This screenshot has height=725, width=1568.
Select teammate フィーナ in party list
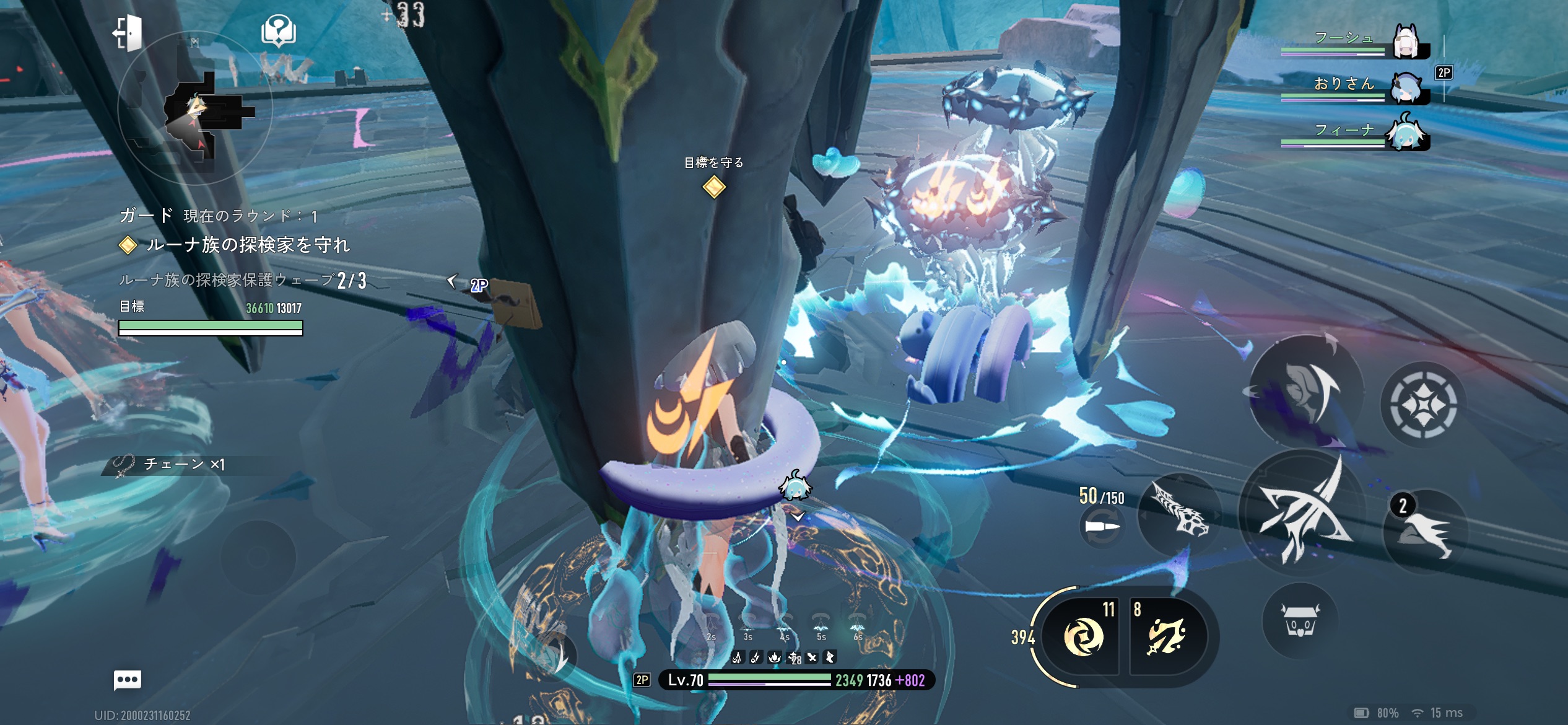pyautogui.click(x=1406, y=133)
